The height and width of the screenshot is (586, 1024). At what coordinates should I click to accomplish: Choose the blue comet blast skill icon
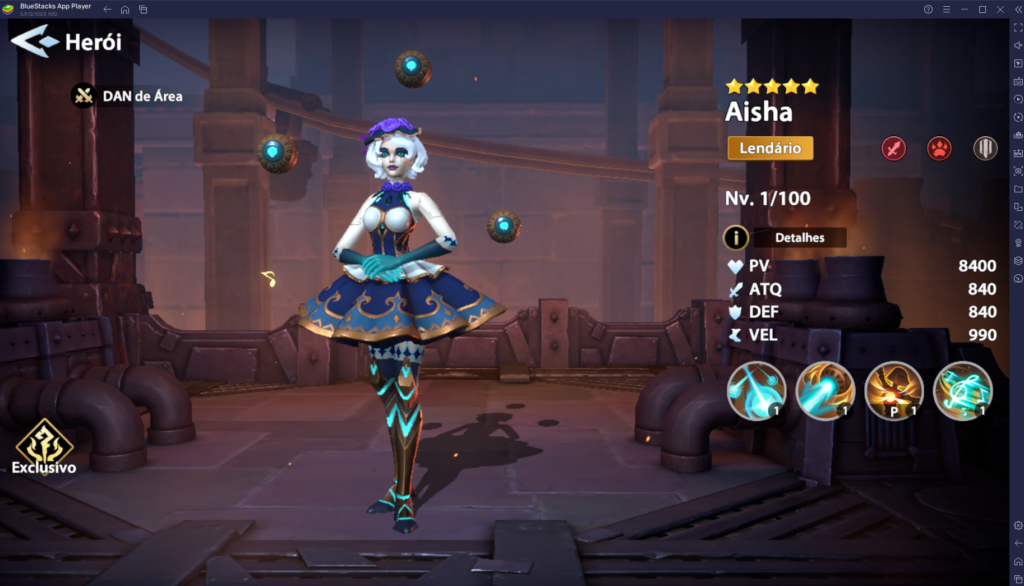pyautogui.click(x=825, y=390)
